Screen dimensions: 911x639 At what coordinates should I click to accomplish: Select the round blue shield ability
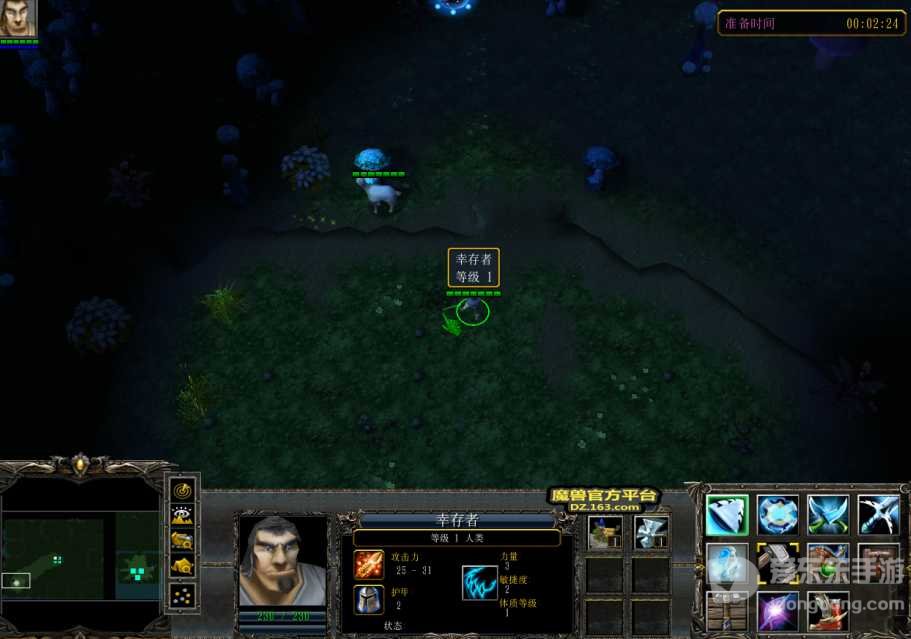point(777,515)
